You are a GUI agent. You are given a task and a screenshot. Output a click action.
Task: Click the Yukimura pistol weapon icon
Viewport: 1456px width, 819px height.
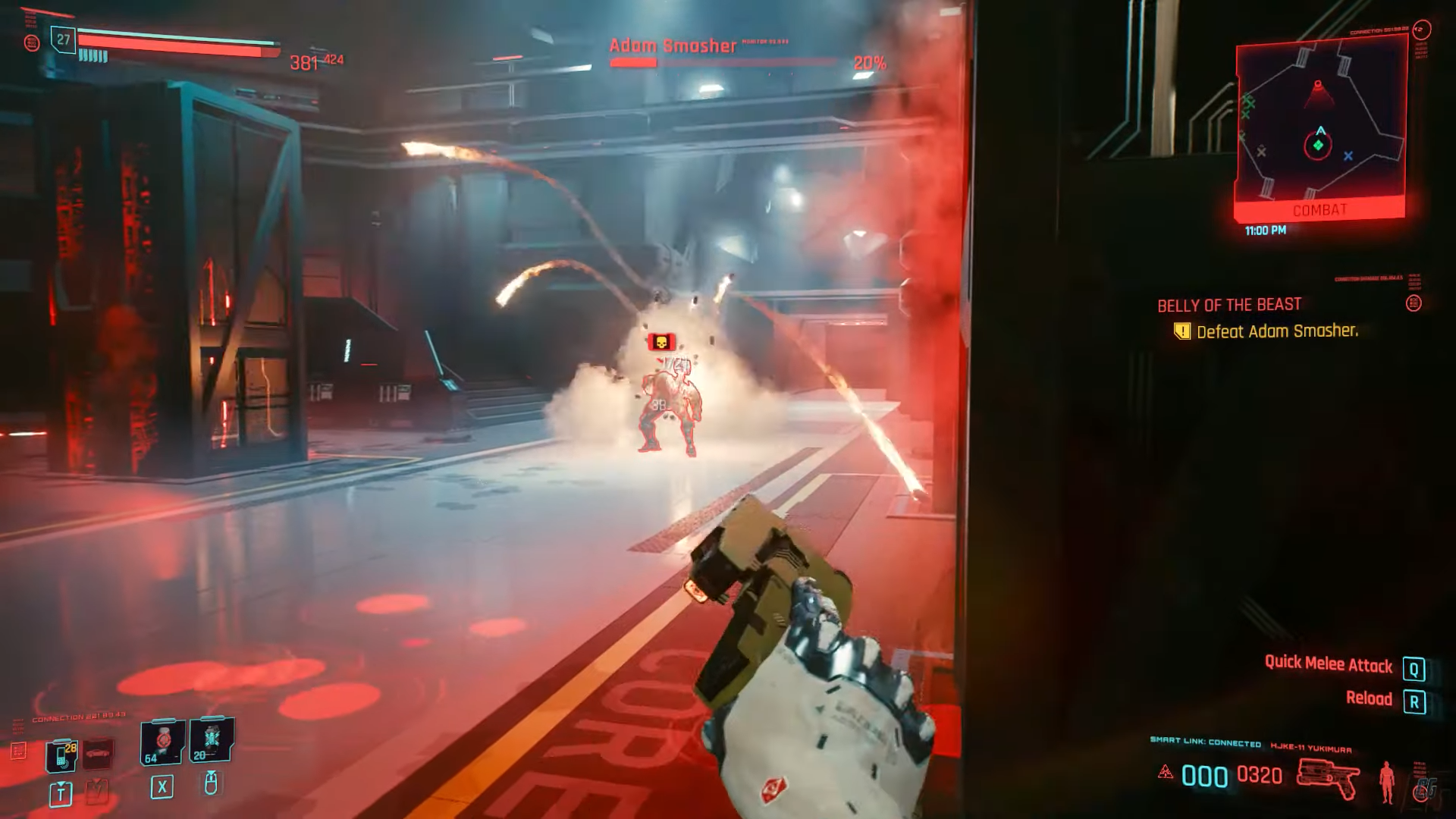coord(1328,778)
